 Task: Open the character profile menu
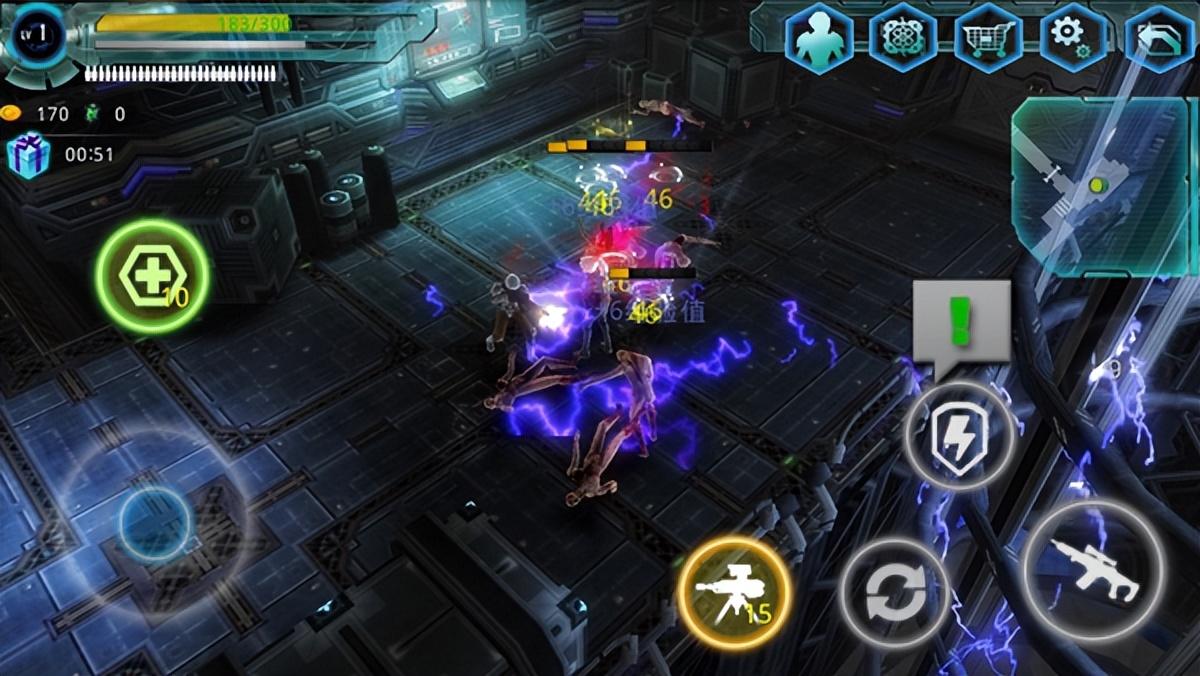[818, 40]
